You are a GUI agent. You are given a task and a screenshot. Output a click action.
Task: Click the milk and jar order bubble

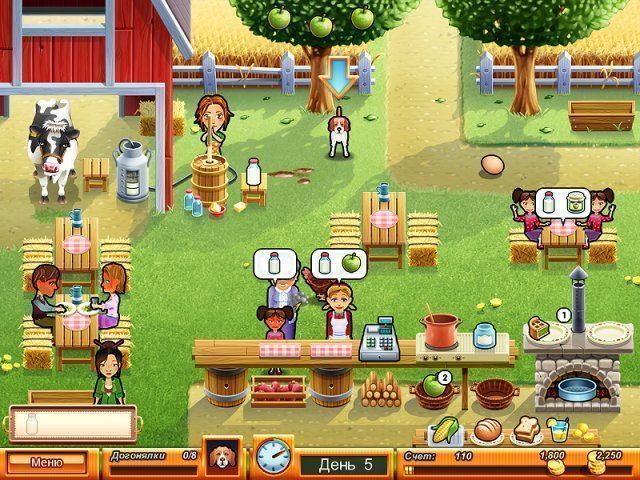pyautogui.click(x=558, y=203)
